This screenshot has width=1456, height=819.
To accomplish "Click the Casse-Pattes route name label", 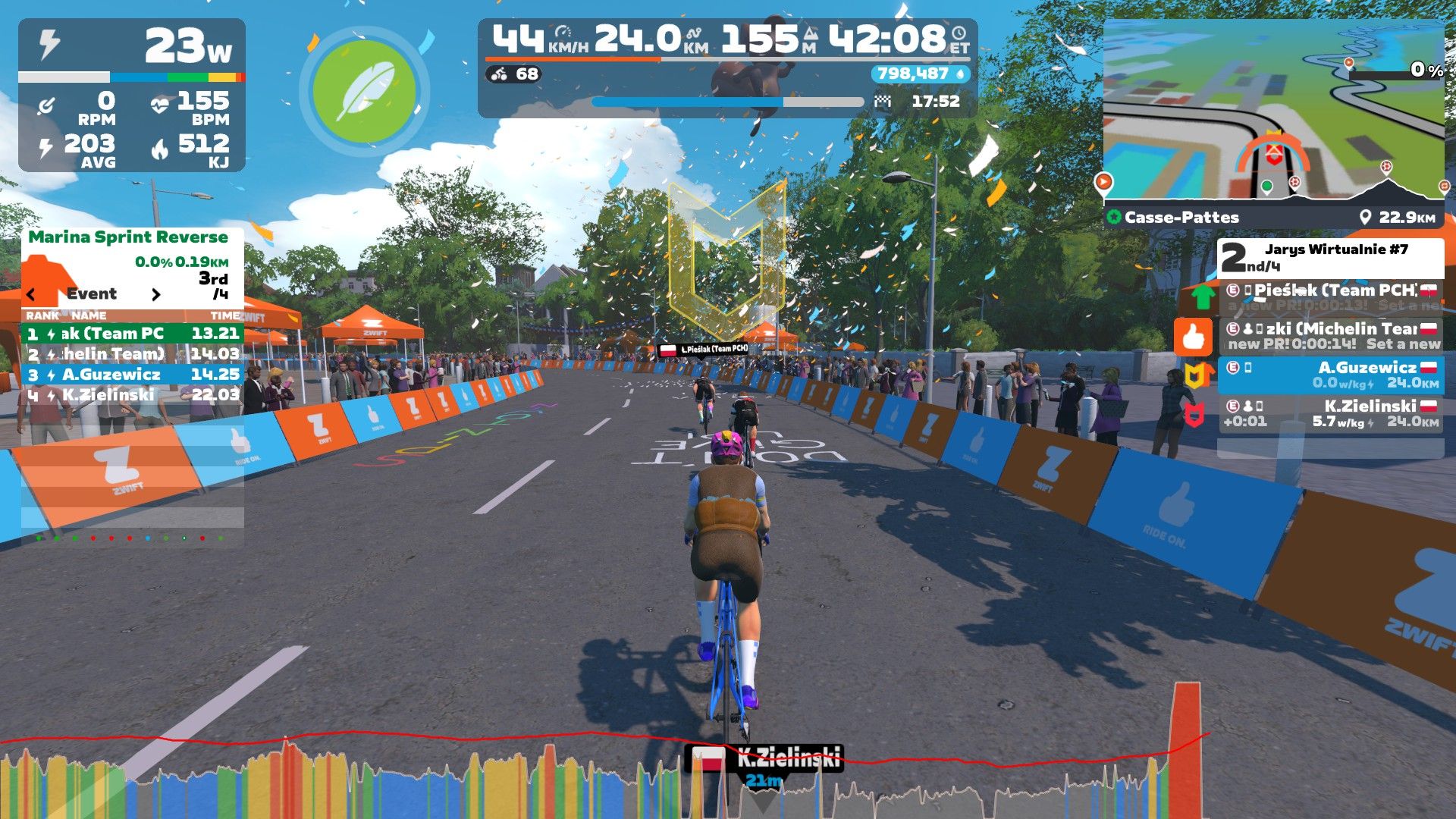I will point(1181,218).
